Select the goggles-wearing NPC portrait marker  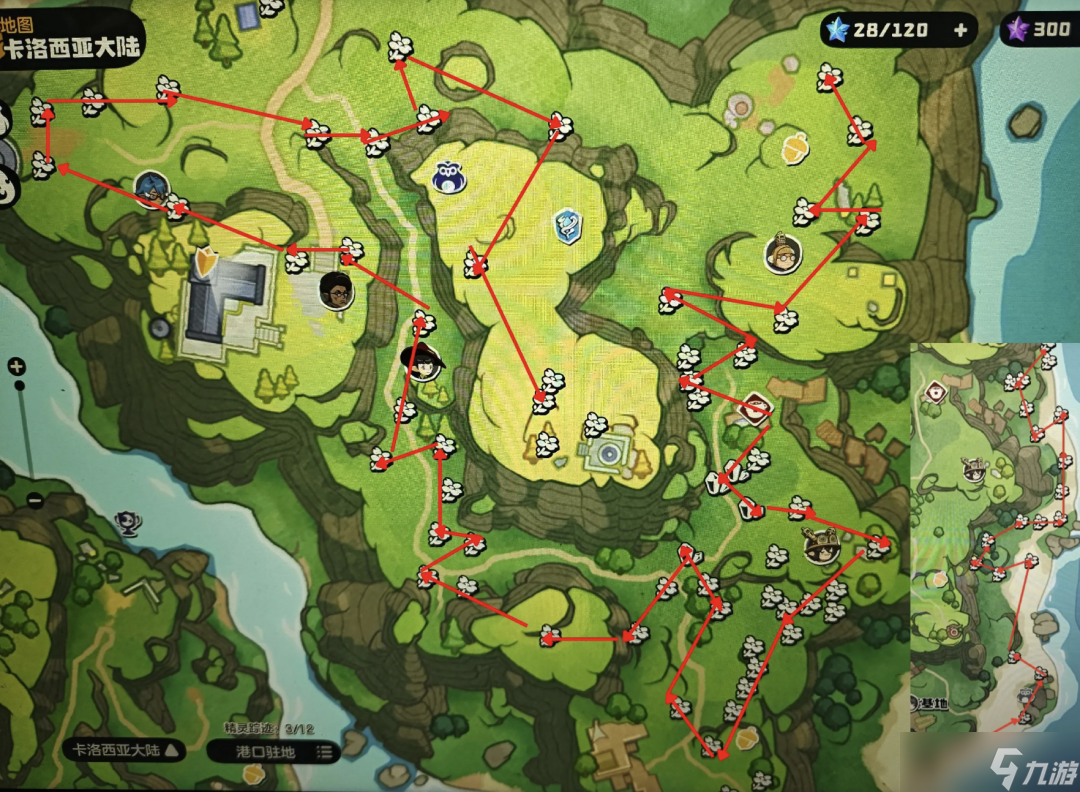pyautogui.click(x=782, y=254)
